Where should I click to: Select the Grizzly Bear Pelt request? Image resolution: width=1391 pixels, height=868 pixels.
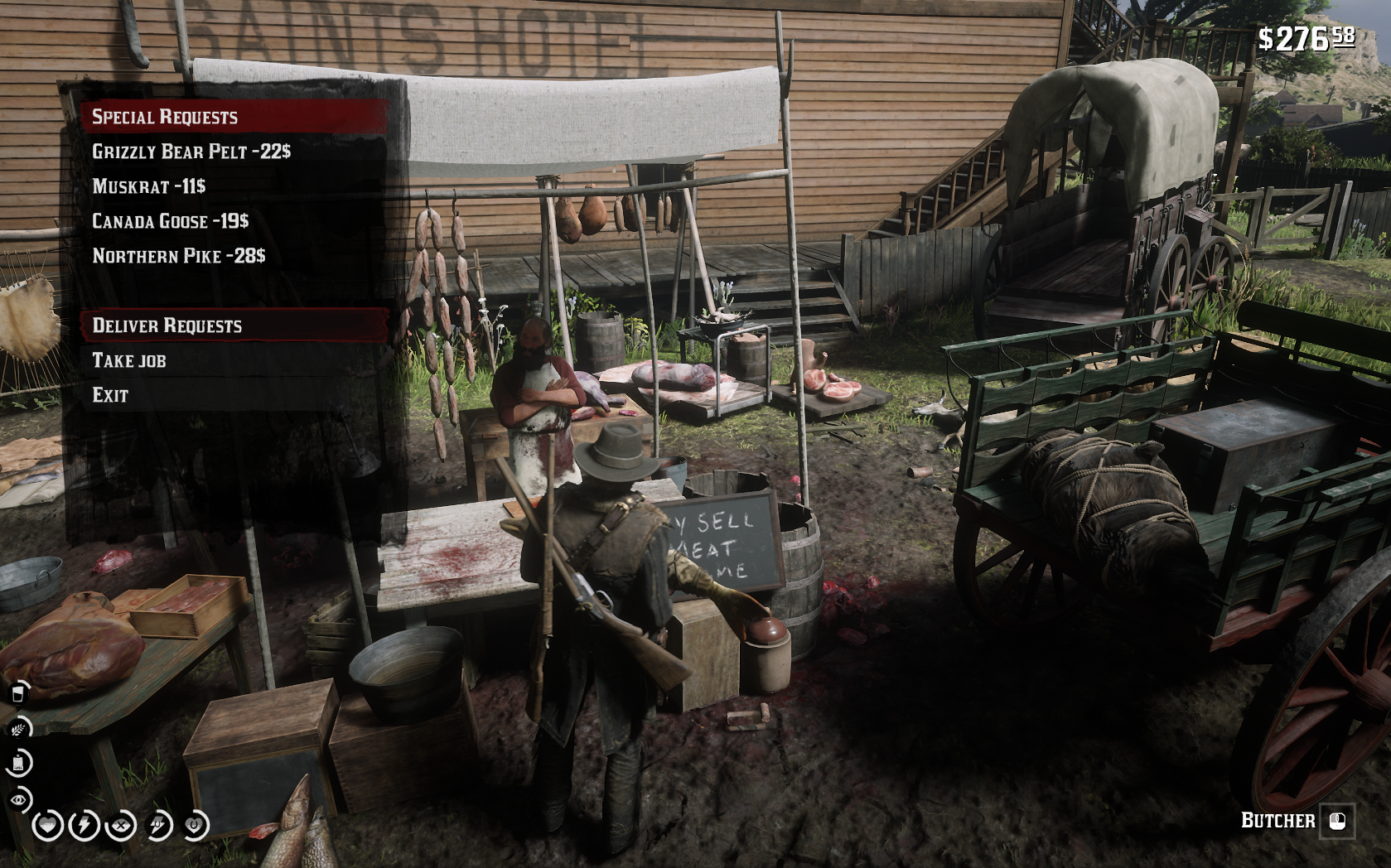point(191,152)
